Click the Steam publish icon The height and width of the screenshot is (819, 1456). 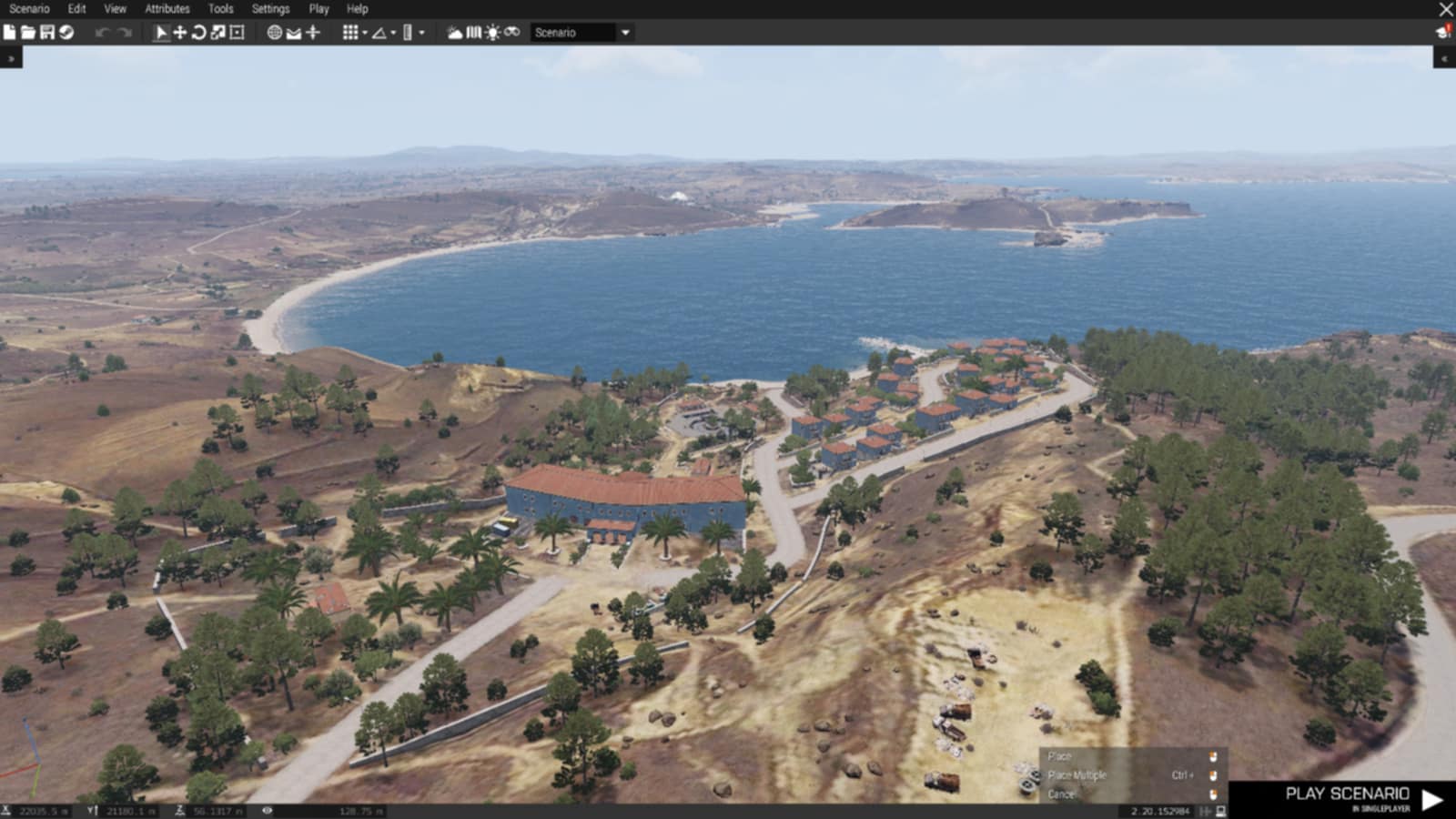click(66, 33)
